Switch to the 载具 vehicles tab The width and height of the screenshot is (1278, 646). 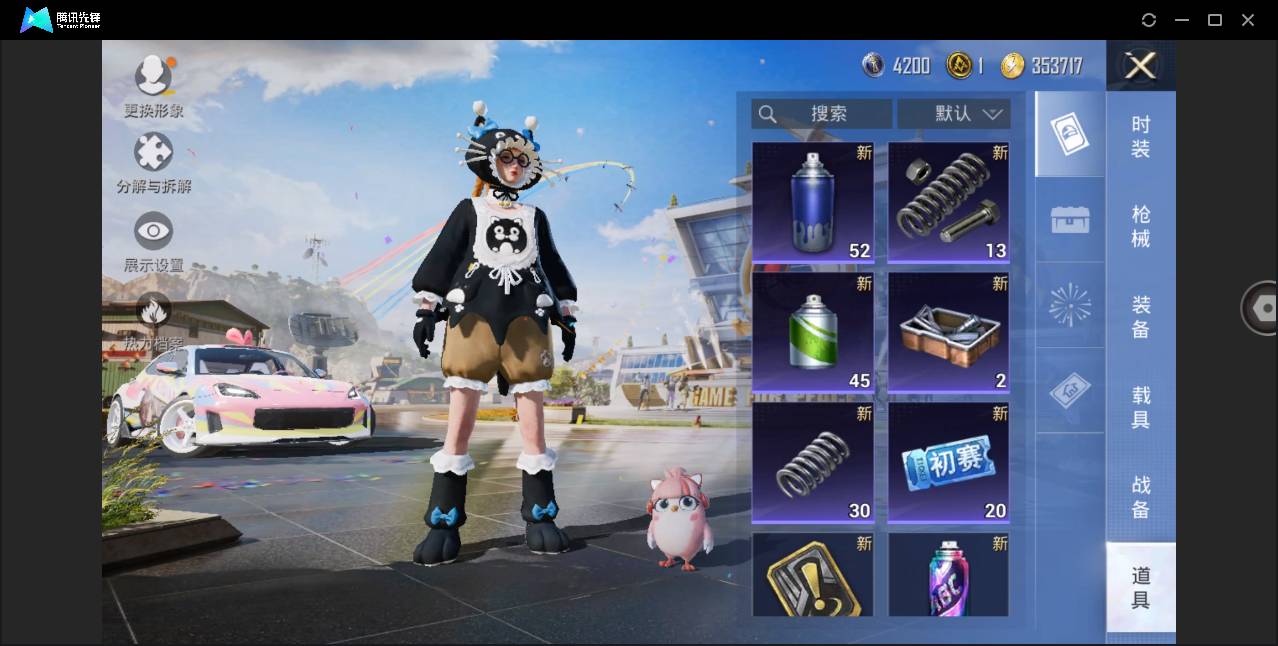point(1141,407)
